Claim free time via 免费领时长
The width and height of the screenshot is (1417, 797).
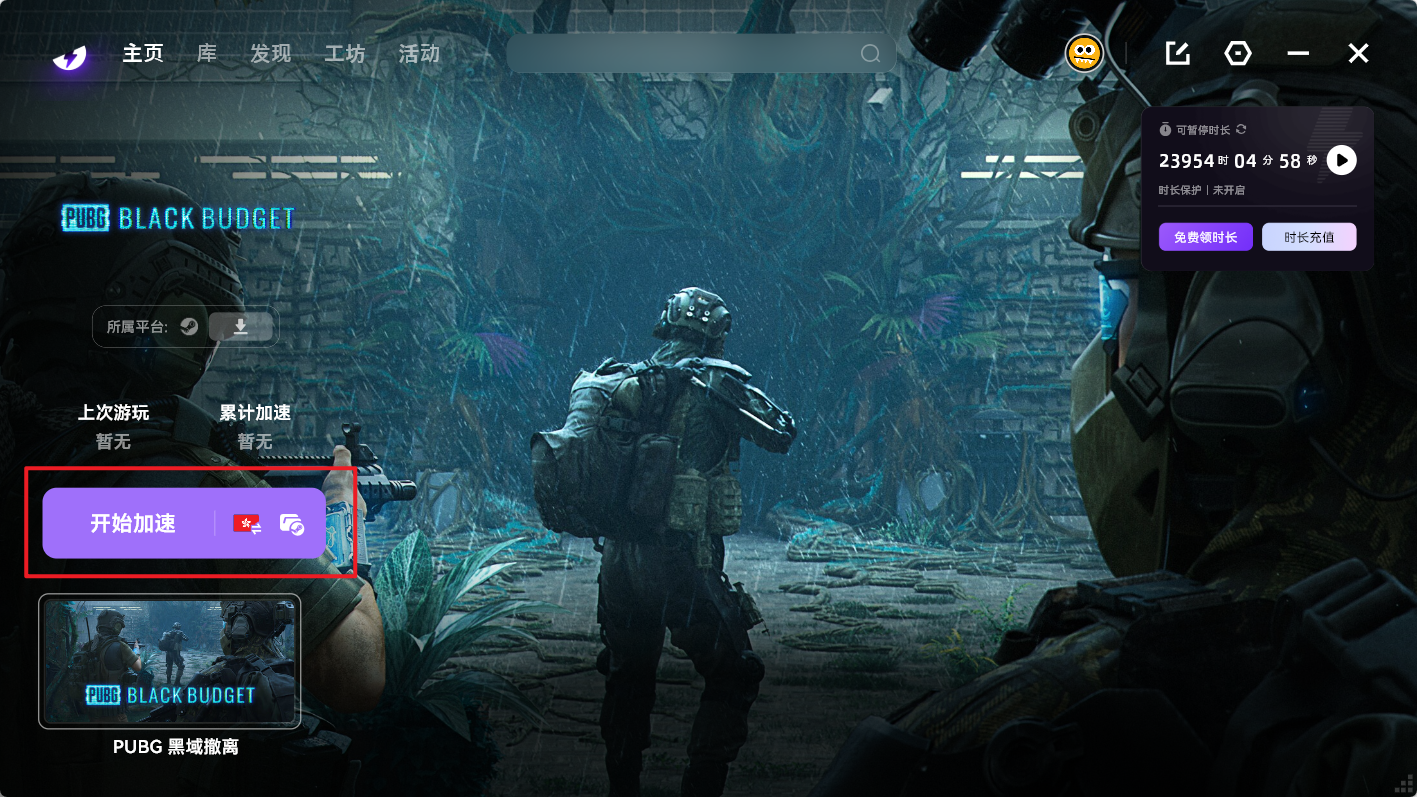tap(1205, 237)
